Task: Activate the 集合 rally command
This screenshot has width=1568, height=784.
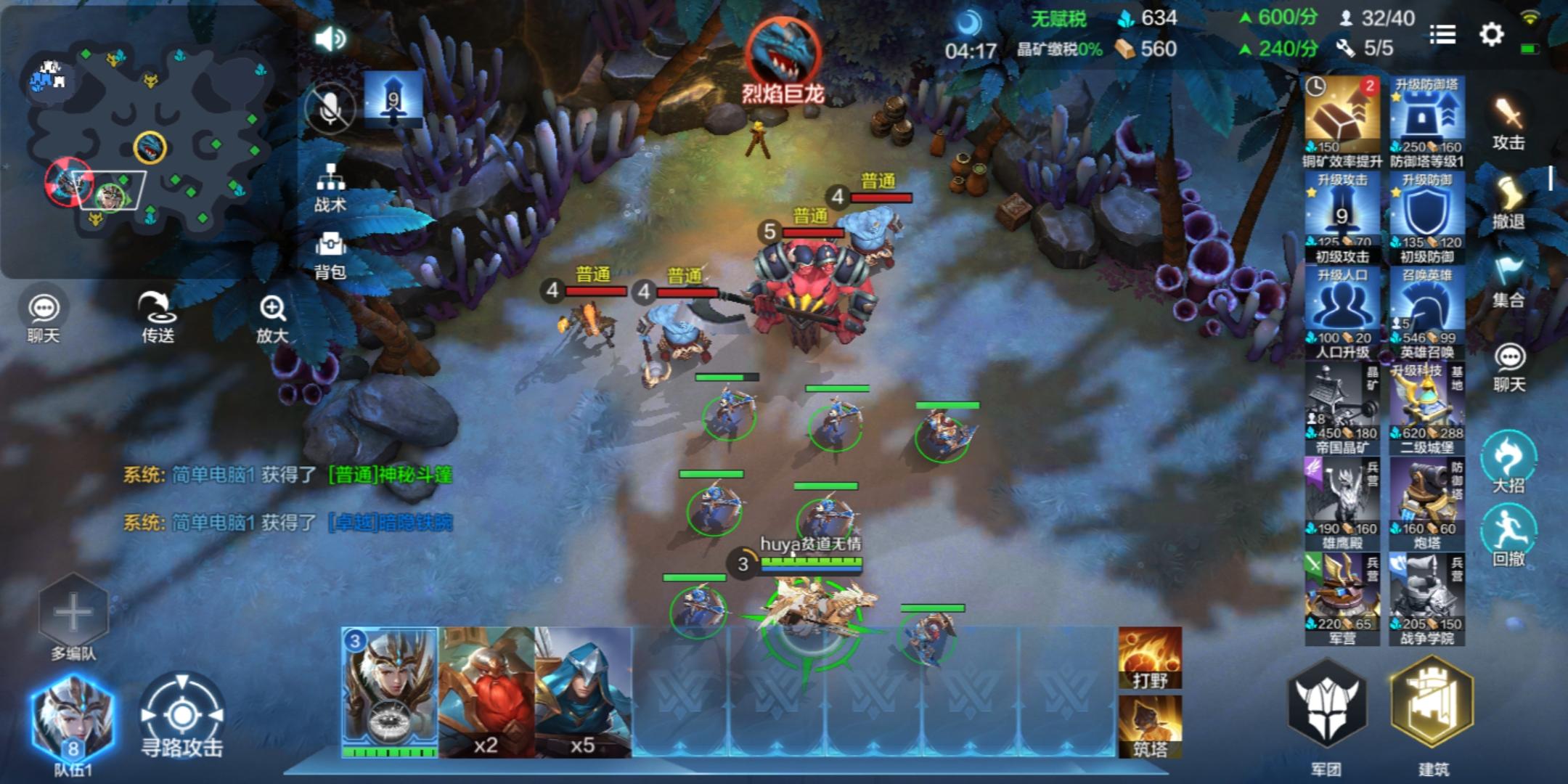Action: [x=1508, y=282]
